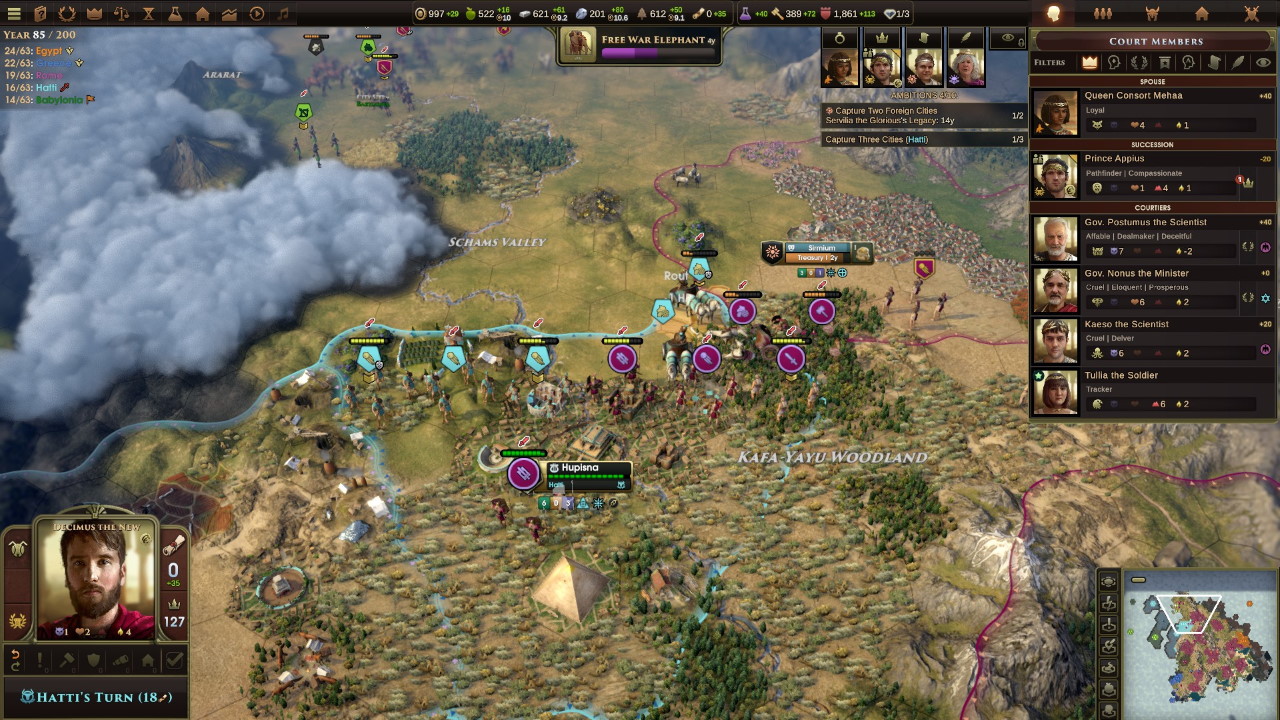Toggle the eye filter in Court Members
This screenshot has height=720, width=1280.
1263,62
